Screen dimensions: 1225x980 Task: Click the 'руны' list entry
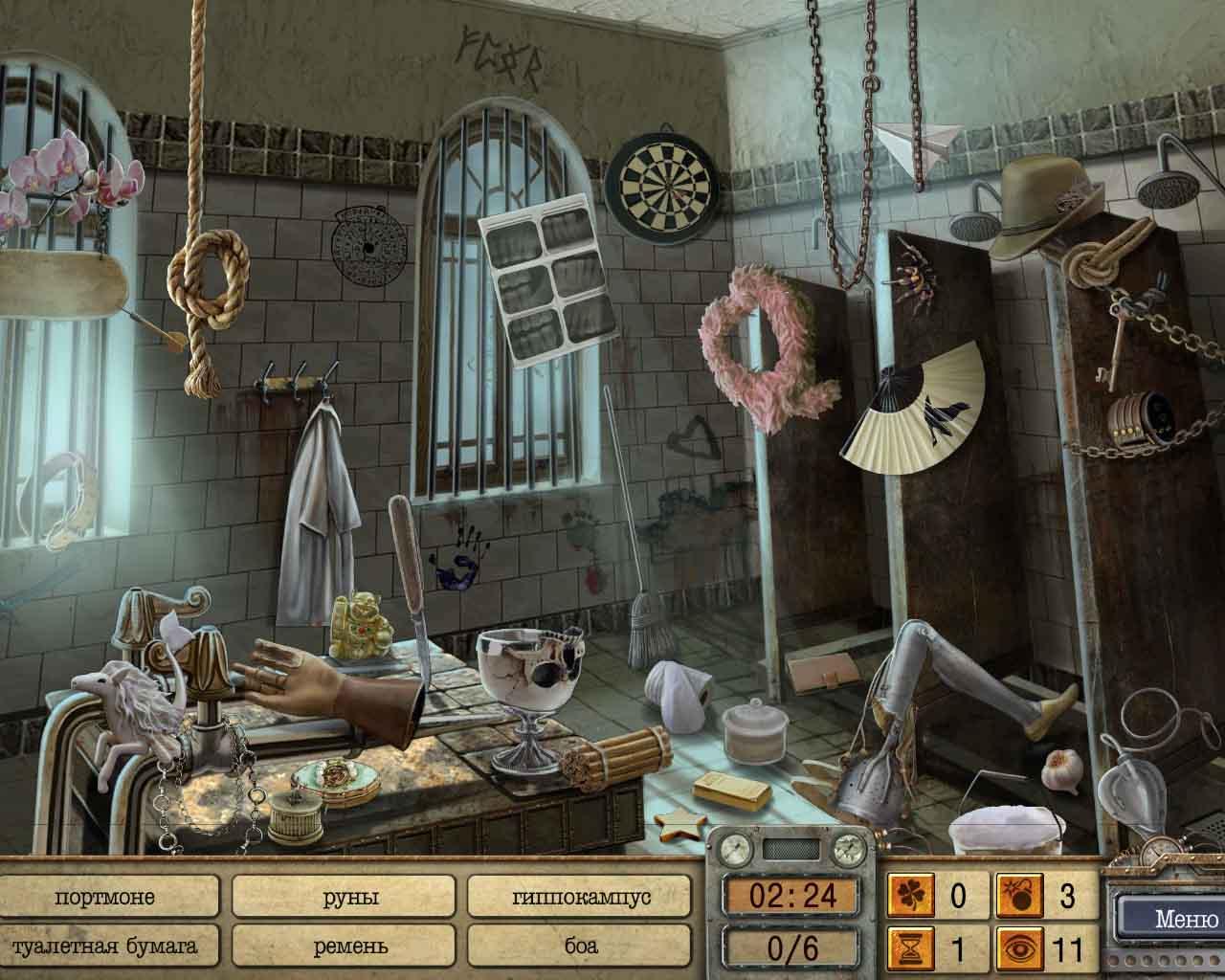click(x=350, y=898)
